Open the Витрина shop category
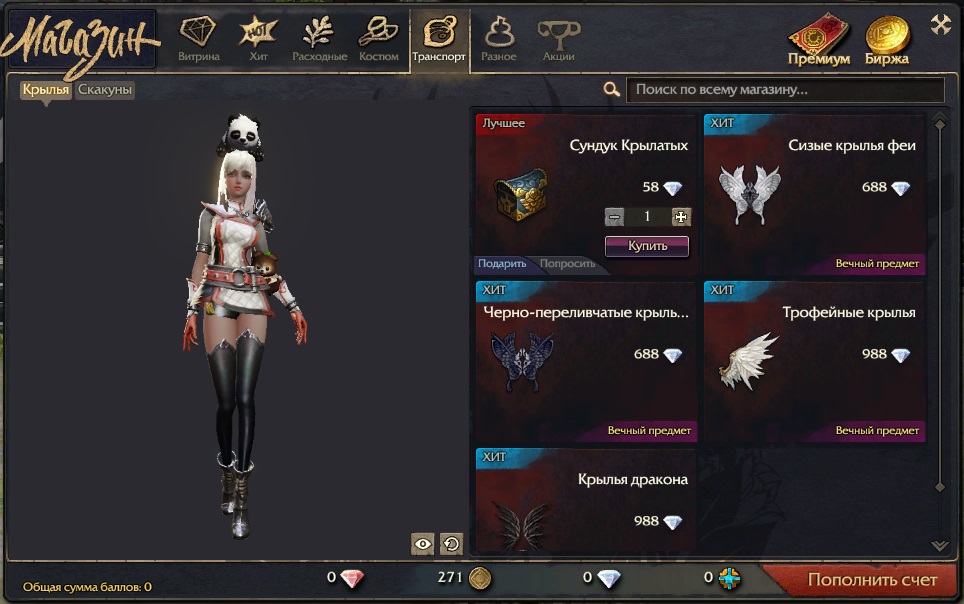This screenshot has height=604, width=964. coord(198,41)
